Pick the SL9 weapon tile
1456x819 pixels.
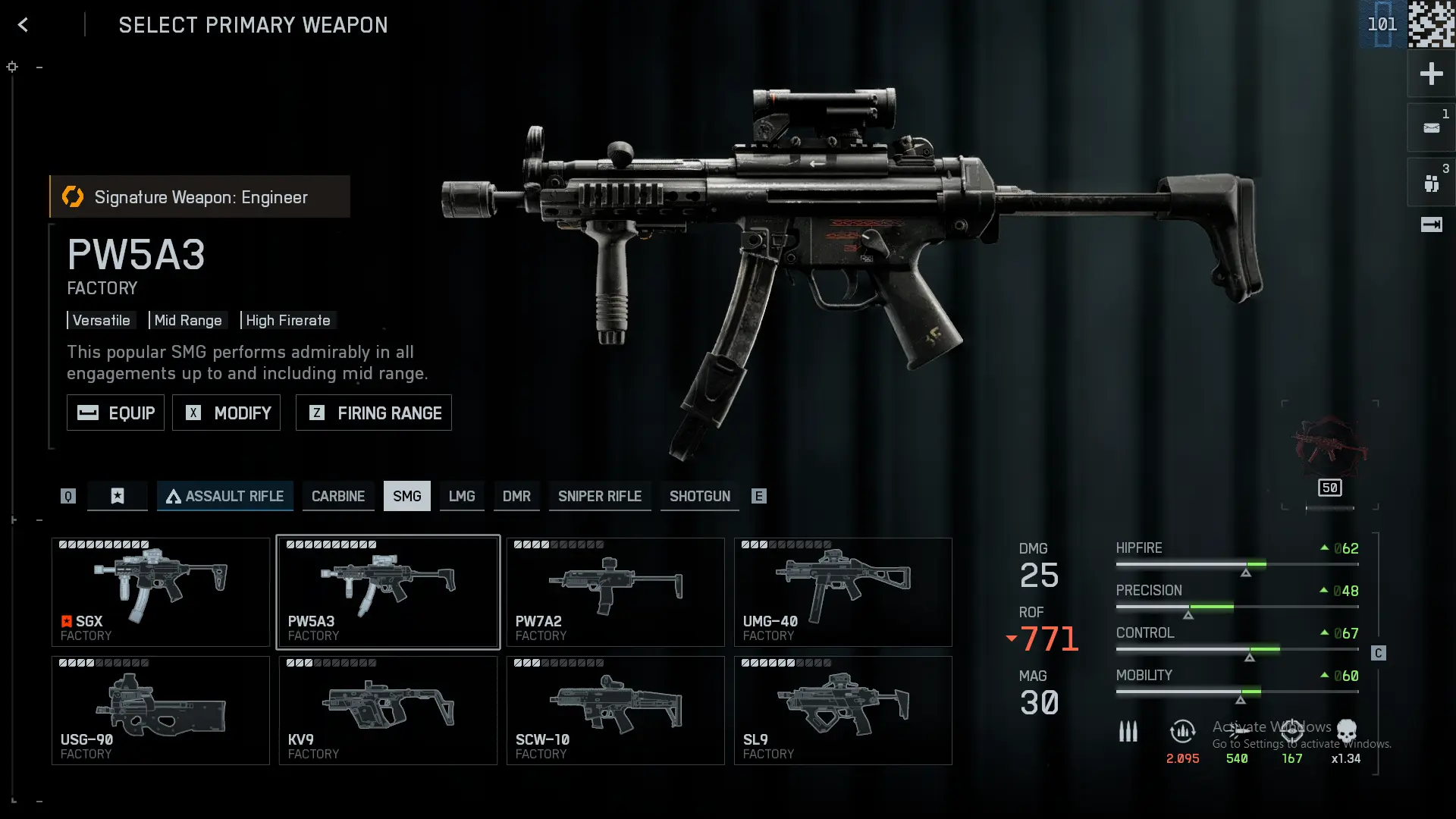click(843, 711)
